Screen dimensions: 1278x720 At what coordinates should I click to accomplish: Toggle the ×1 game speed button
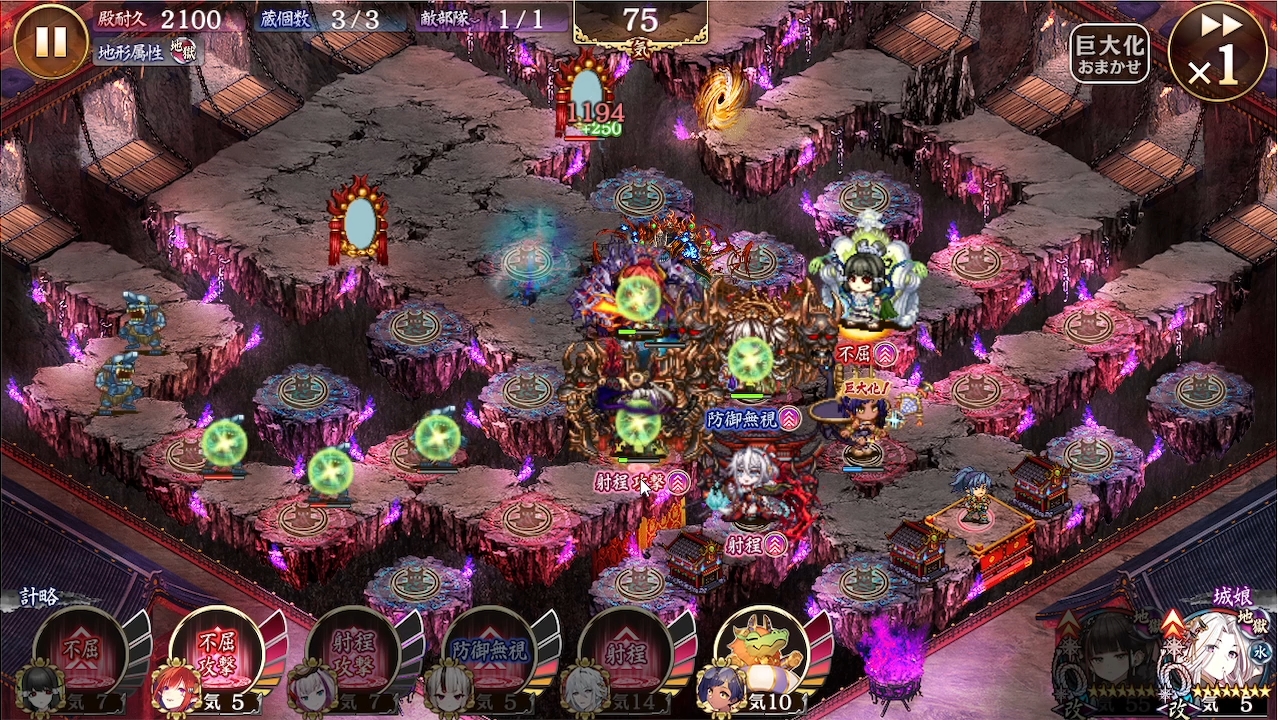(1217, 51)
